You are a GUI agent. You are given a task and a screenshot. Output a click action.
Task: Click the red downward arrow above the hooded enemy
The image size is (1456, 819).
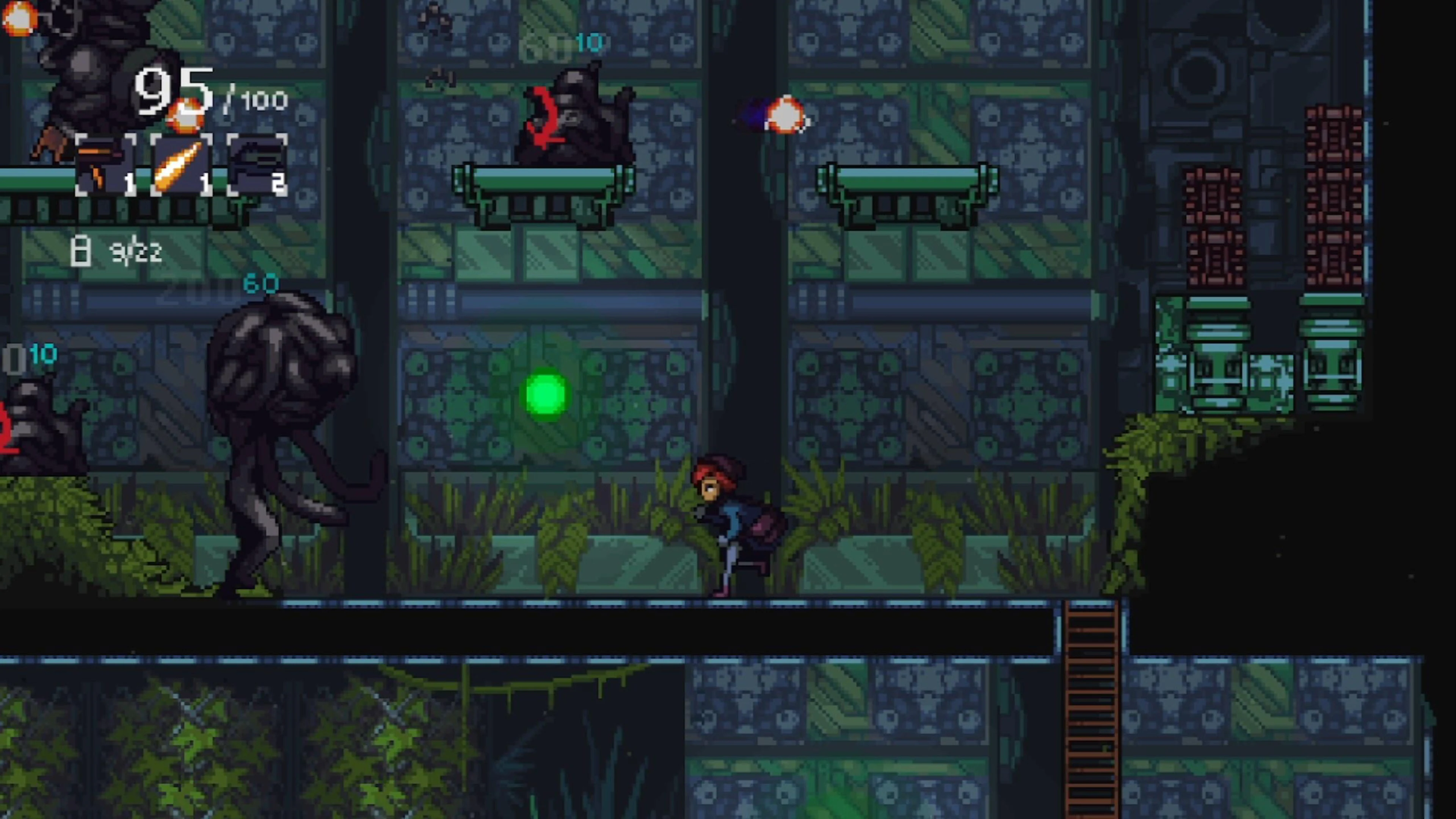544,116
